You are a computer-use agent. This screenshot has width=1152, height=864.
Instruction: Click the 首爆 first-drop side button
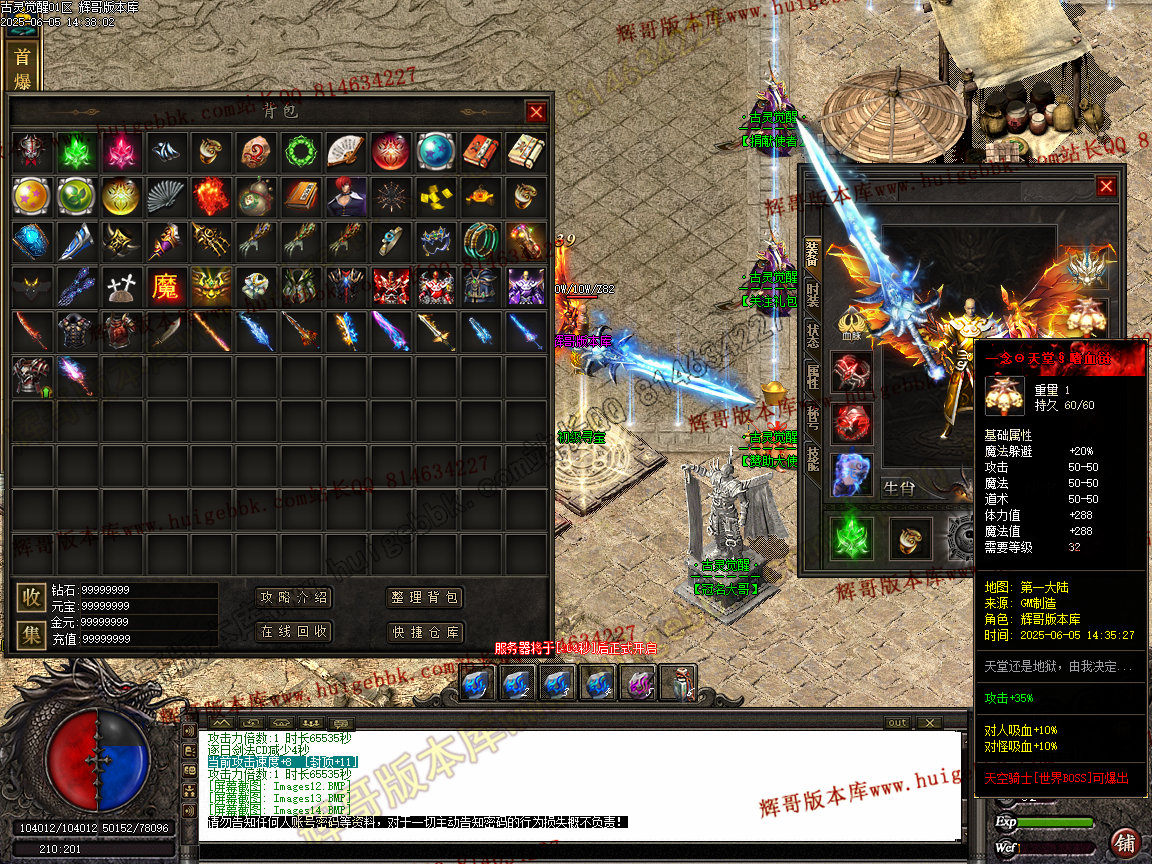click(22, 68)
